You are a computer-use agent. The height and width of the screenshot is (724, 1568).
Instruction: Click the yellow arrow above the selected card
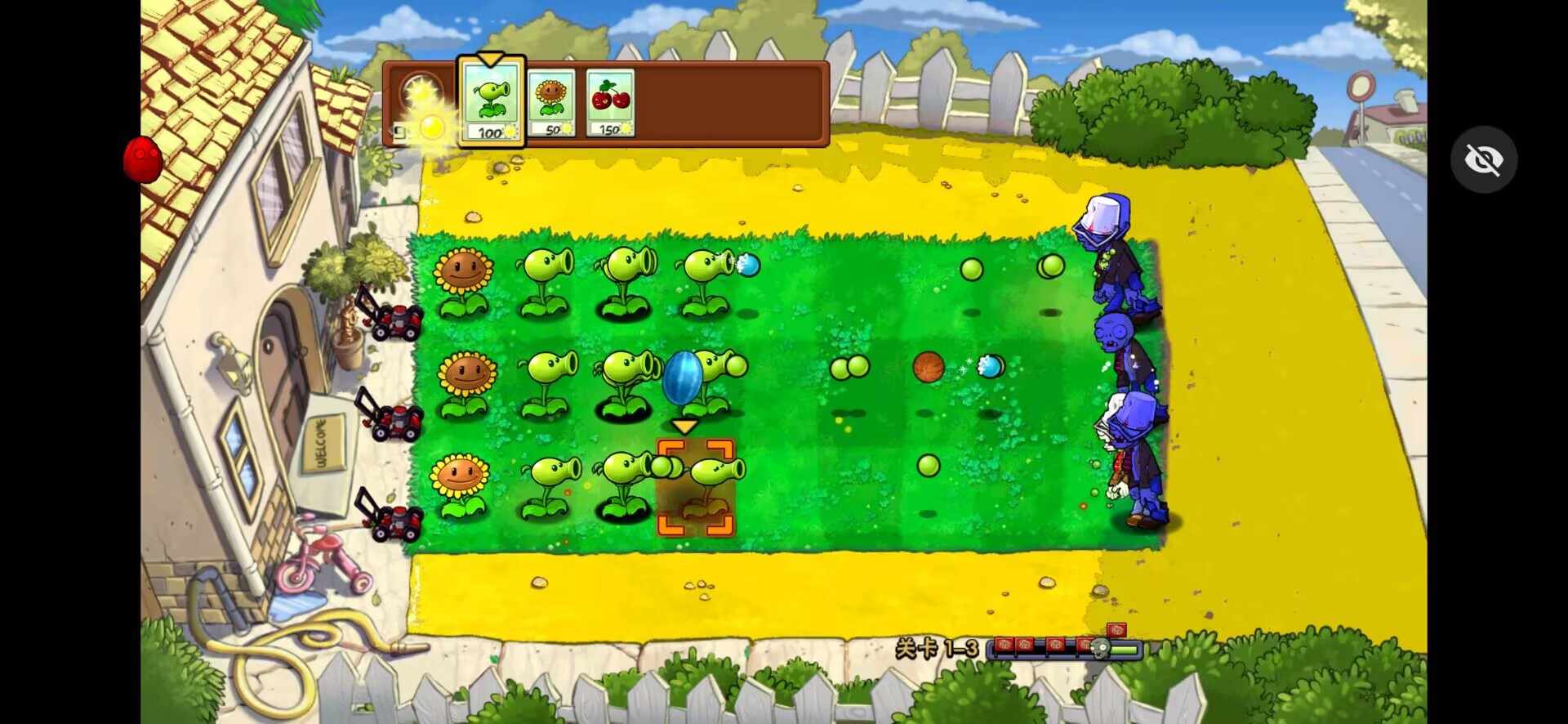pyautogui.click(x=491, y=60)
